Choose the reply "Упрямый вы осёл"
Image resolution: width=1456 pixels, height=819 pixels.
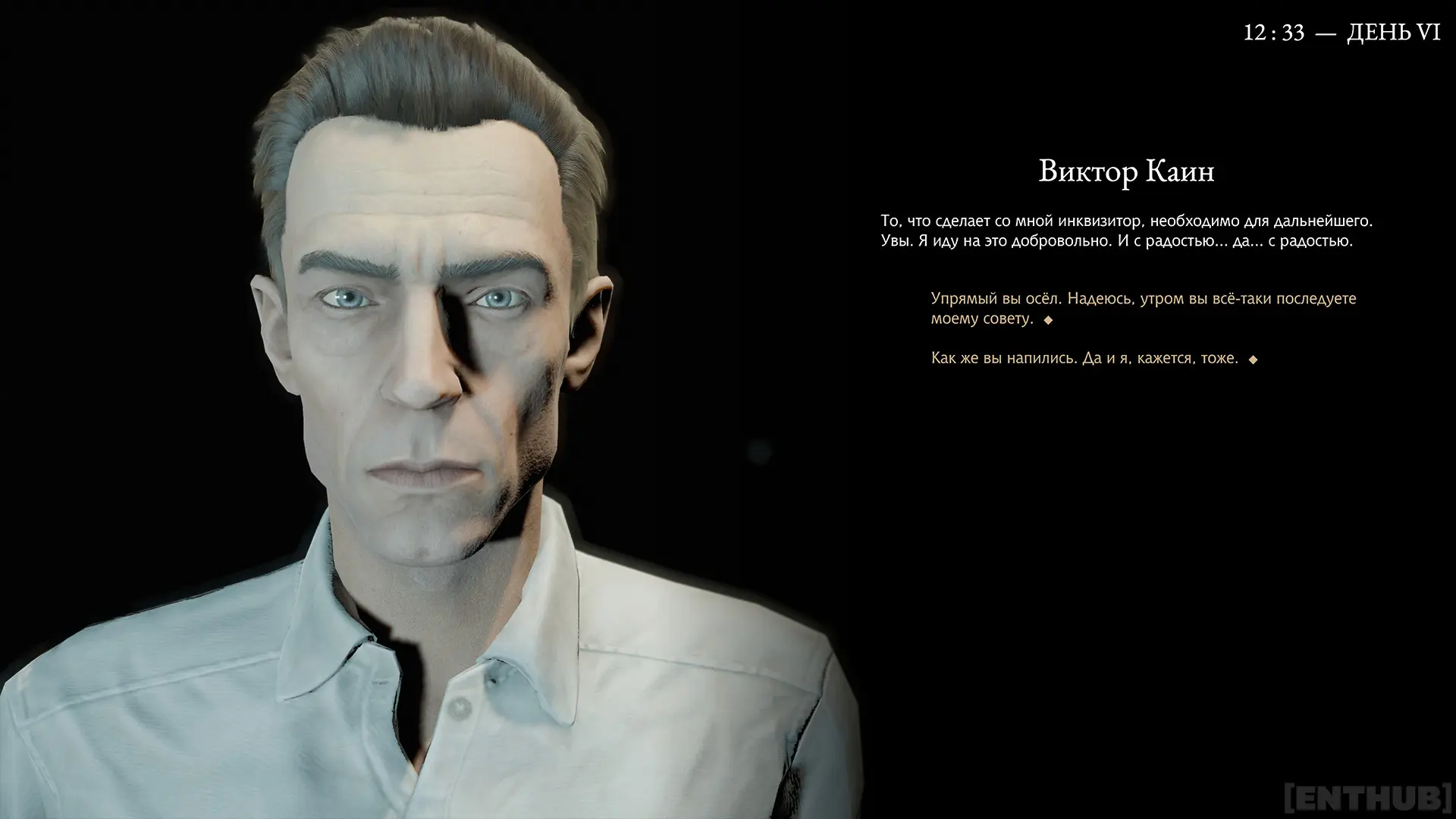1142,309
